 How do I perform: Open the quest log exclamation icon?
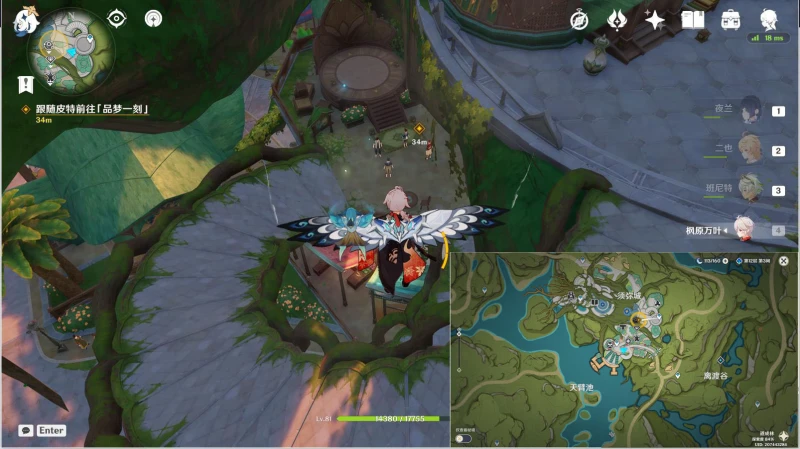pyautogui.click(x=26, y=85)
